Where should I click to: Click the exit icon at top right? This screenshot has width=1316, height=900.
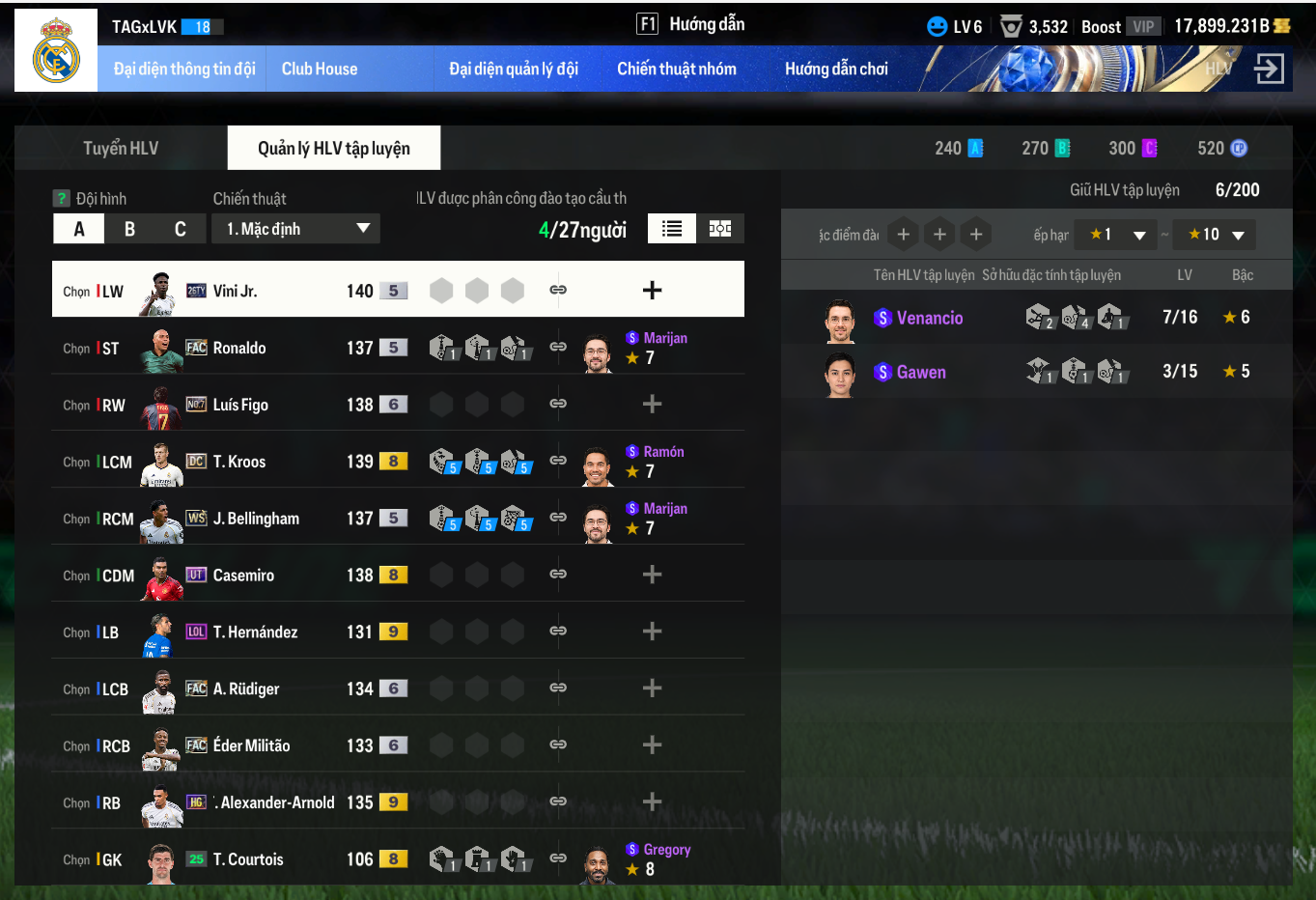click(1268, 69)
